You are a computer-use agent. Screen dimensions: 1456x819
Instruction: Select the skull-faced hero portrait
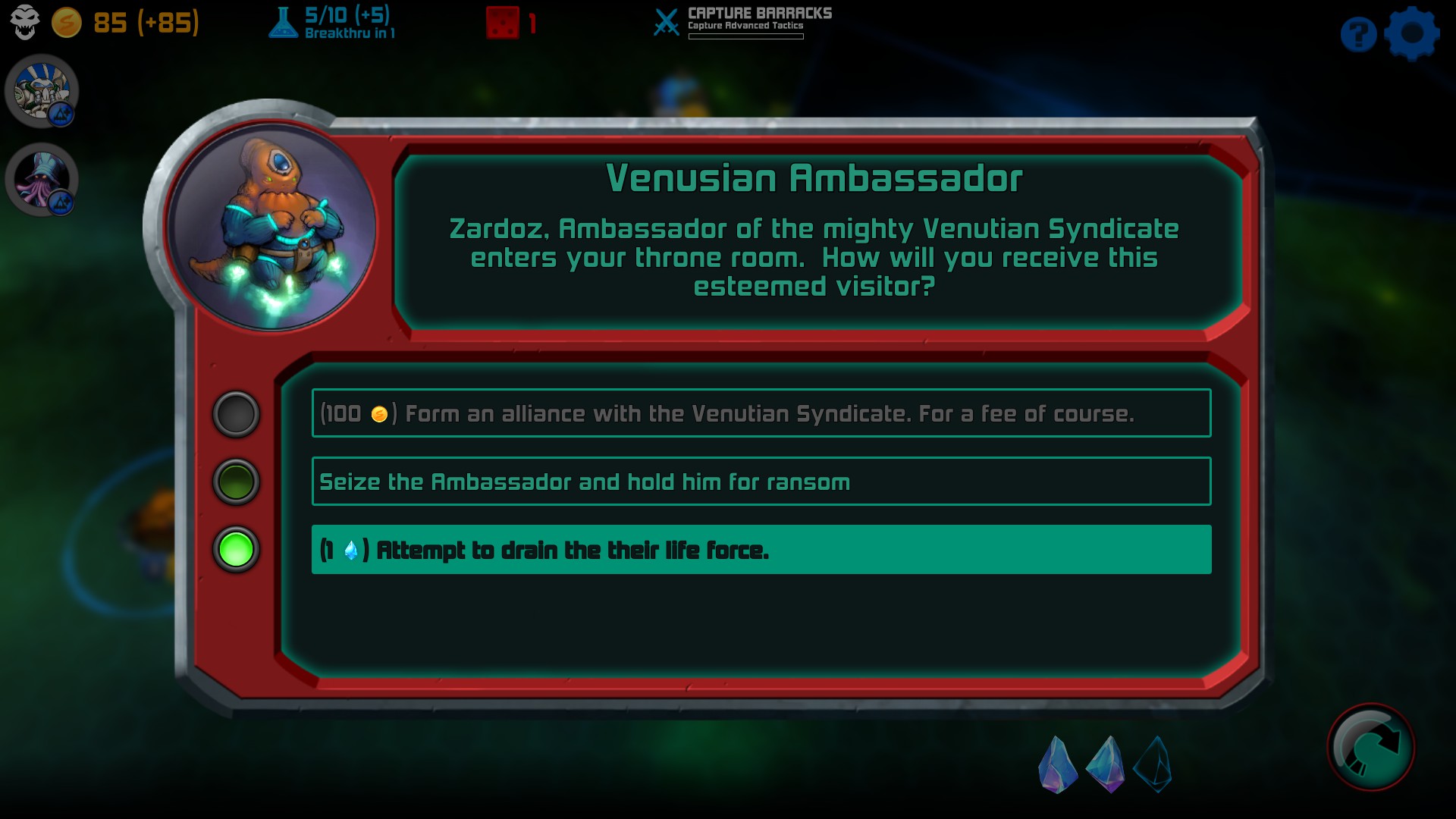tap(42, 91)
